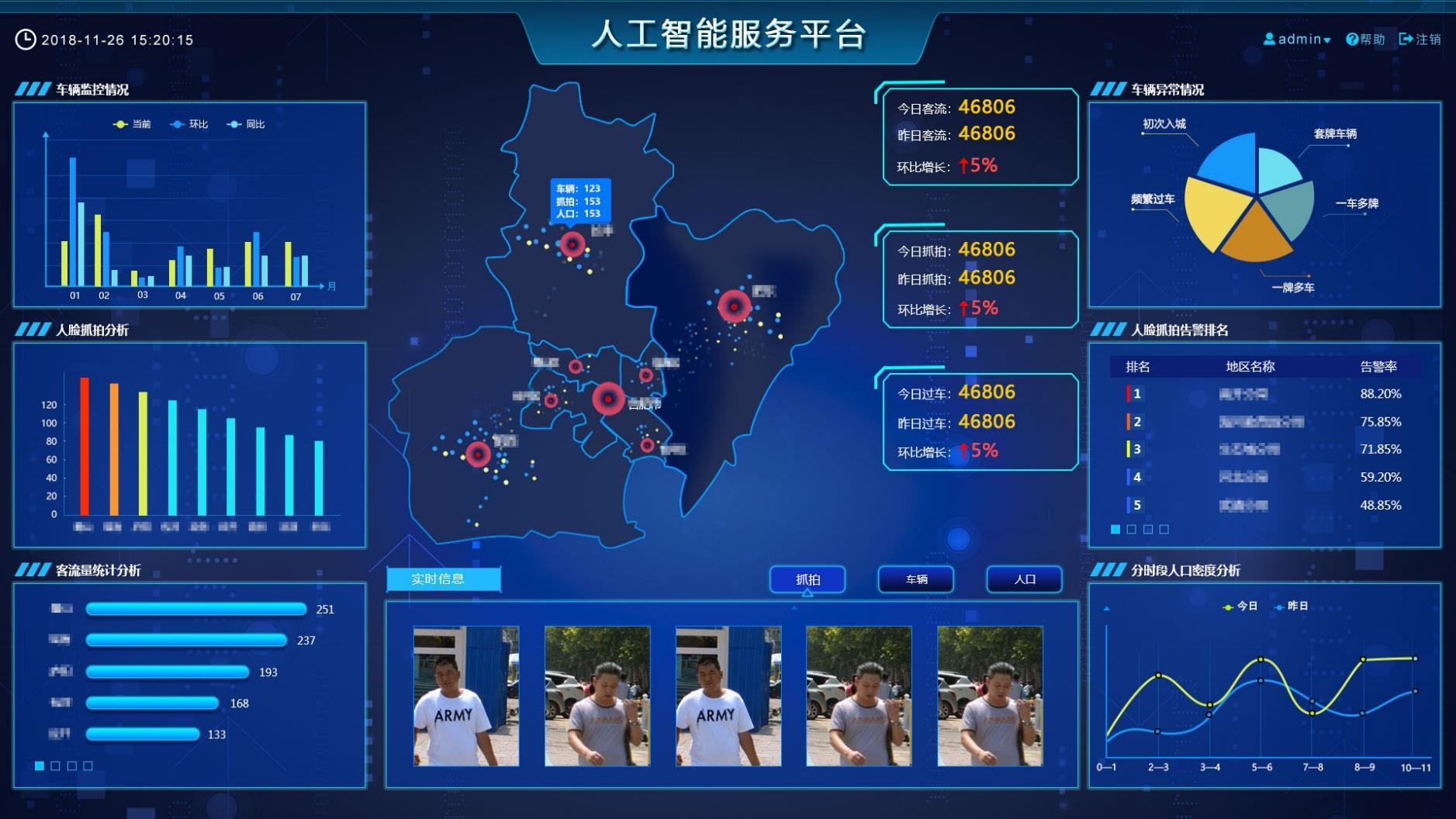Click the map marker with the vehicle tooltip
The image size is (1456, 819).
572,245
